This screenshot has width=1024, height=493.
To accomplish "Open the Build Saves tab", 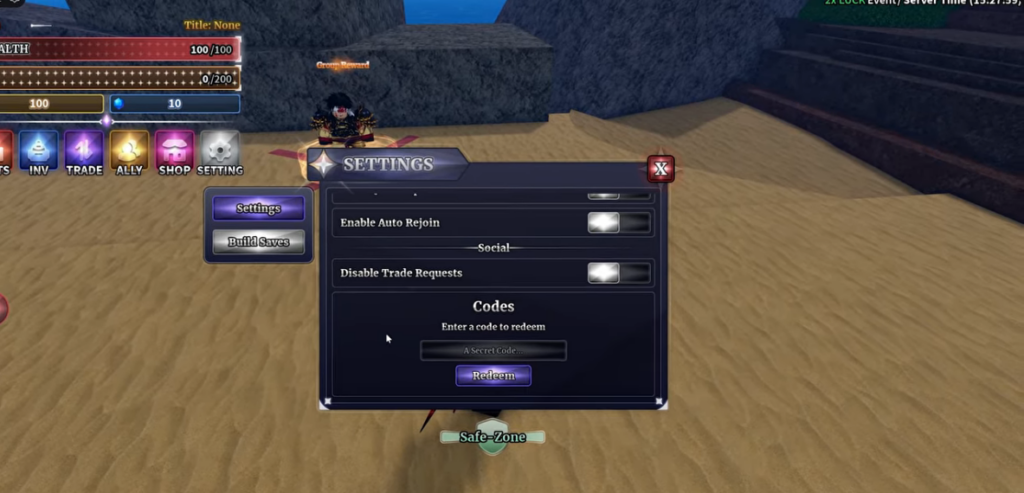I will (258, 242).
